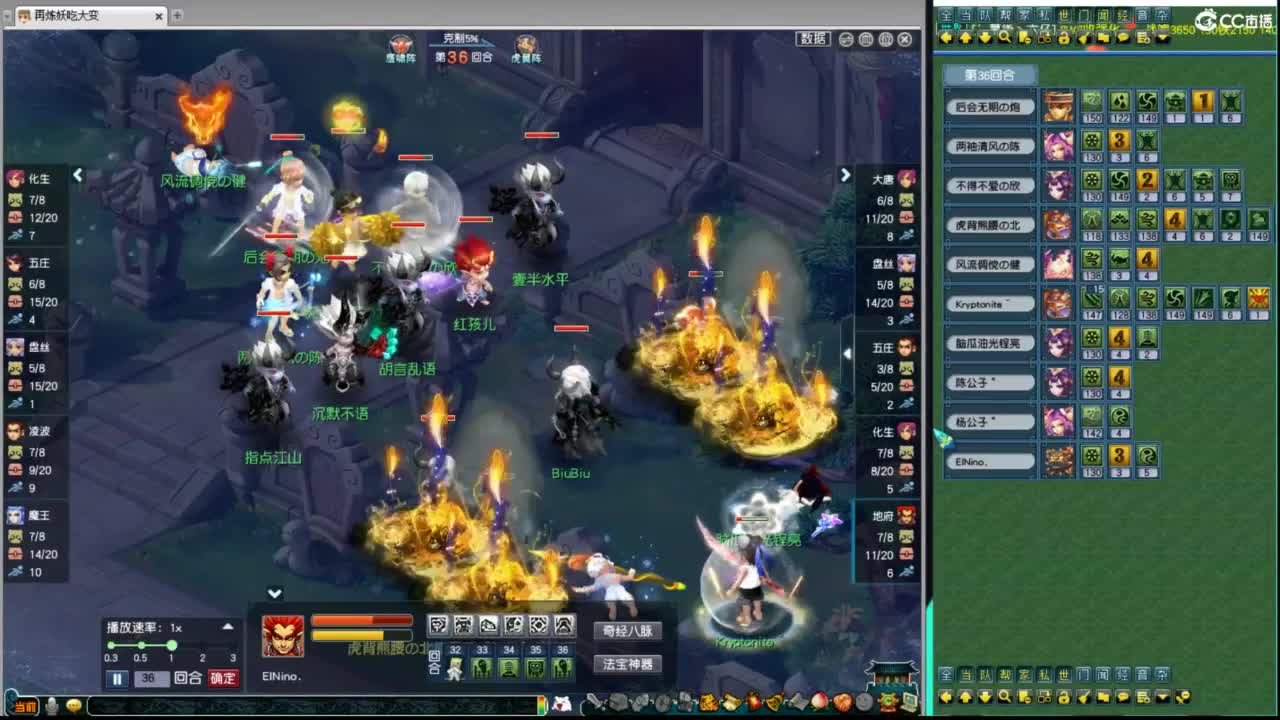Click 风流倜傥の健's avatar in the round list
This screenshot has width=1280, height=720.
[x=1059, y=265]
